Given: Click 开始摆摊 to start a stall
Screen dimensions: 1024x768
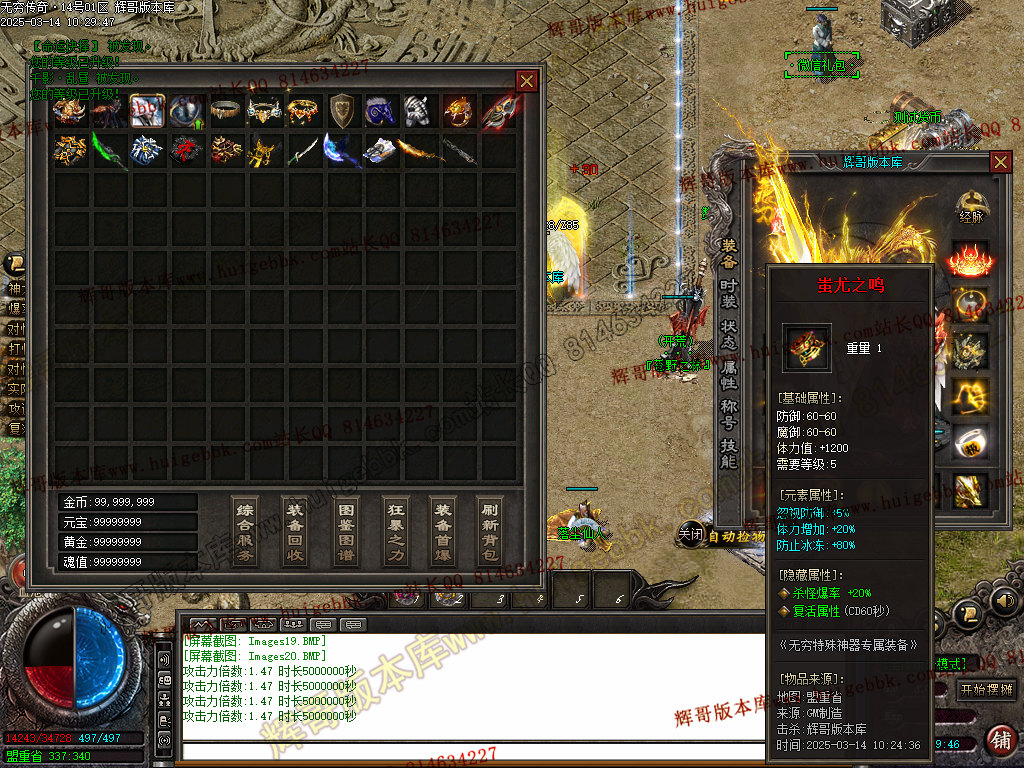Looking at the screenshot, I should (x=987, y=690).
